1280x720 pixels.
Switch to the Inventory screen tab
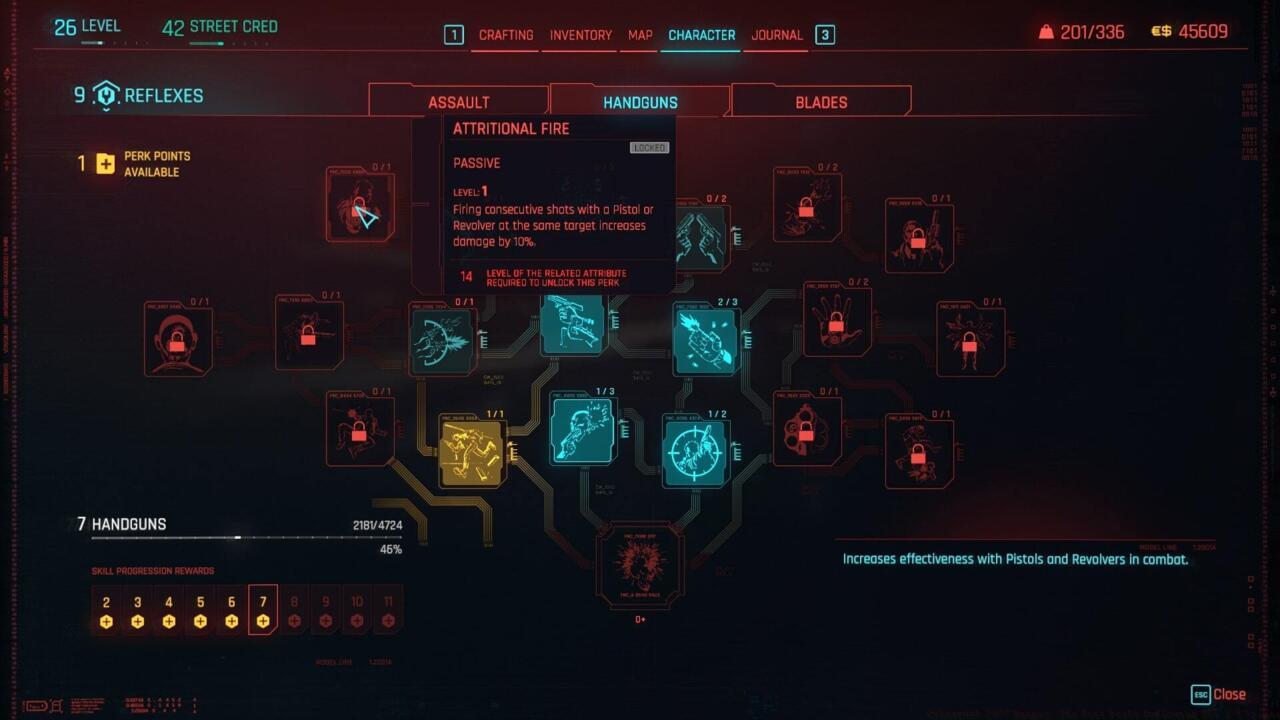(x=580, y=34)
